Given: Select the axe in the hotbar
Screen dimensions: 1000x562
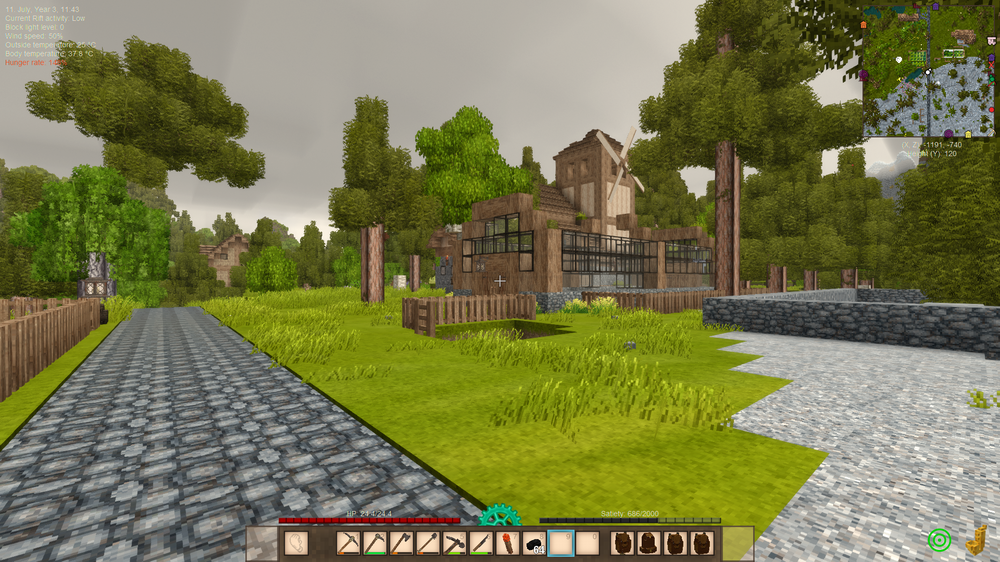Looking at the screenshot, I should (x=401, y=543).
